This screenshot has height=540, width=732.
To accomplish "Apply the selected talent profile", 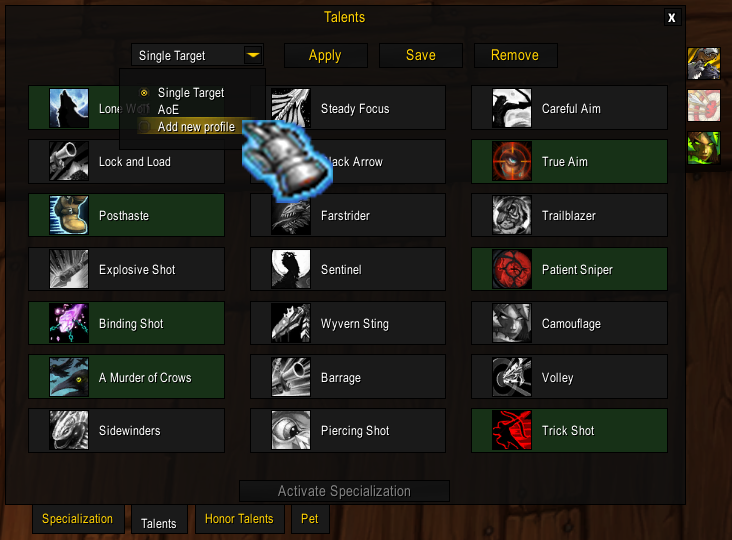I will 325,55.
